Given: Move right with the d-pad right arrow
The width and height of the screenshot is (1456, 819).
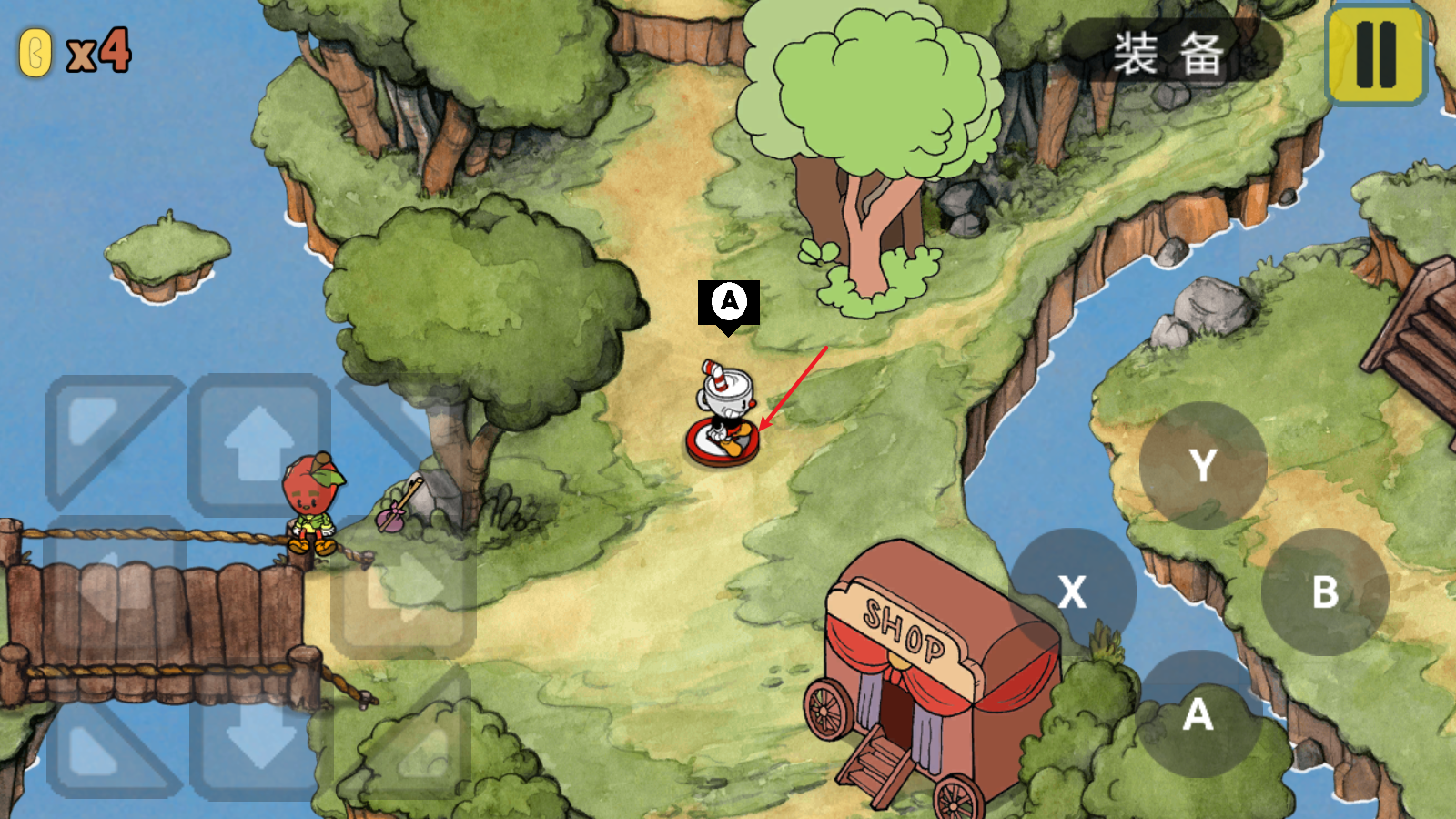Looking at the screenshot, I should tap(403, 589).
